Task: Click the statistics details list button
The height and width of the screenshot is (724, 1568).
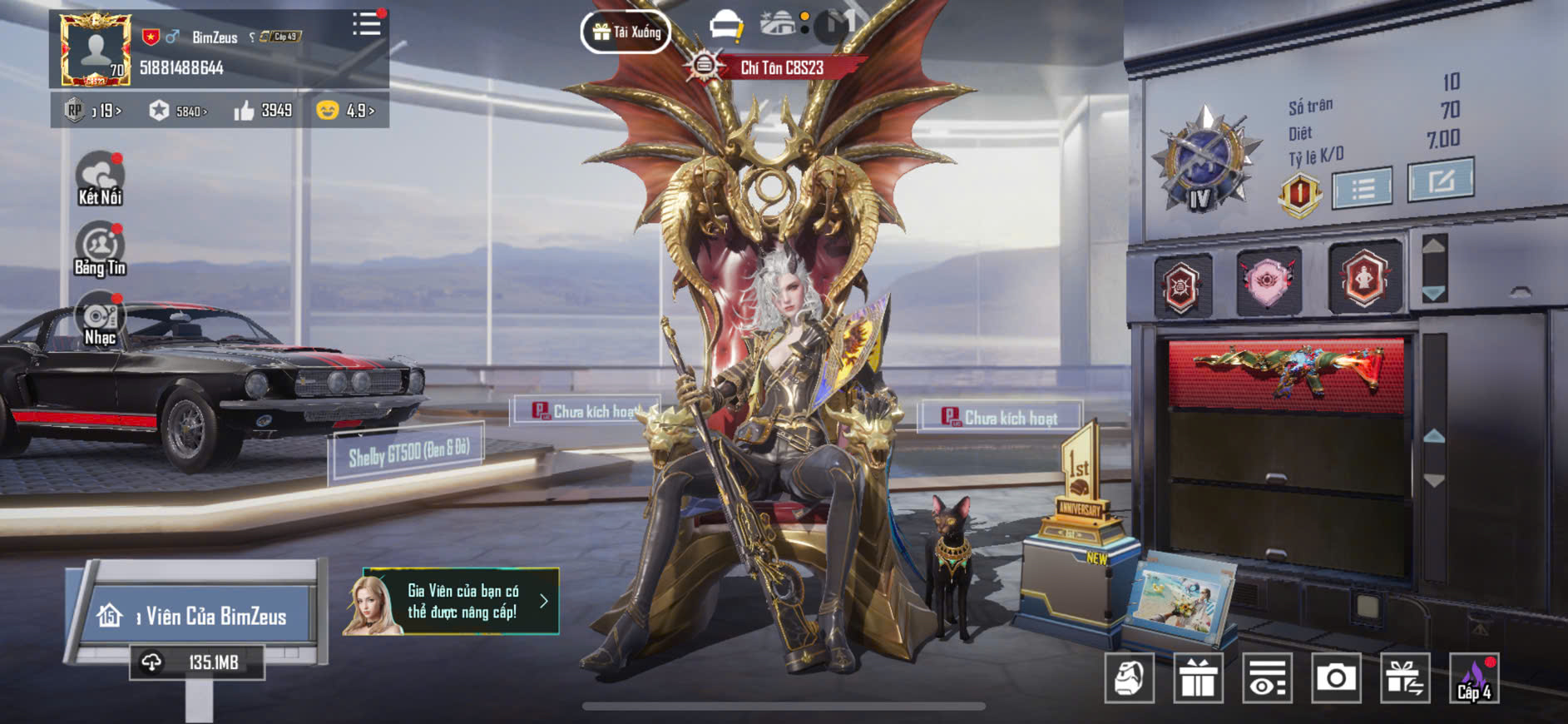Action: click(x=1362, y=188)
